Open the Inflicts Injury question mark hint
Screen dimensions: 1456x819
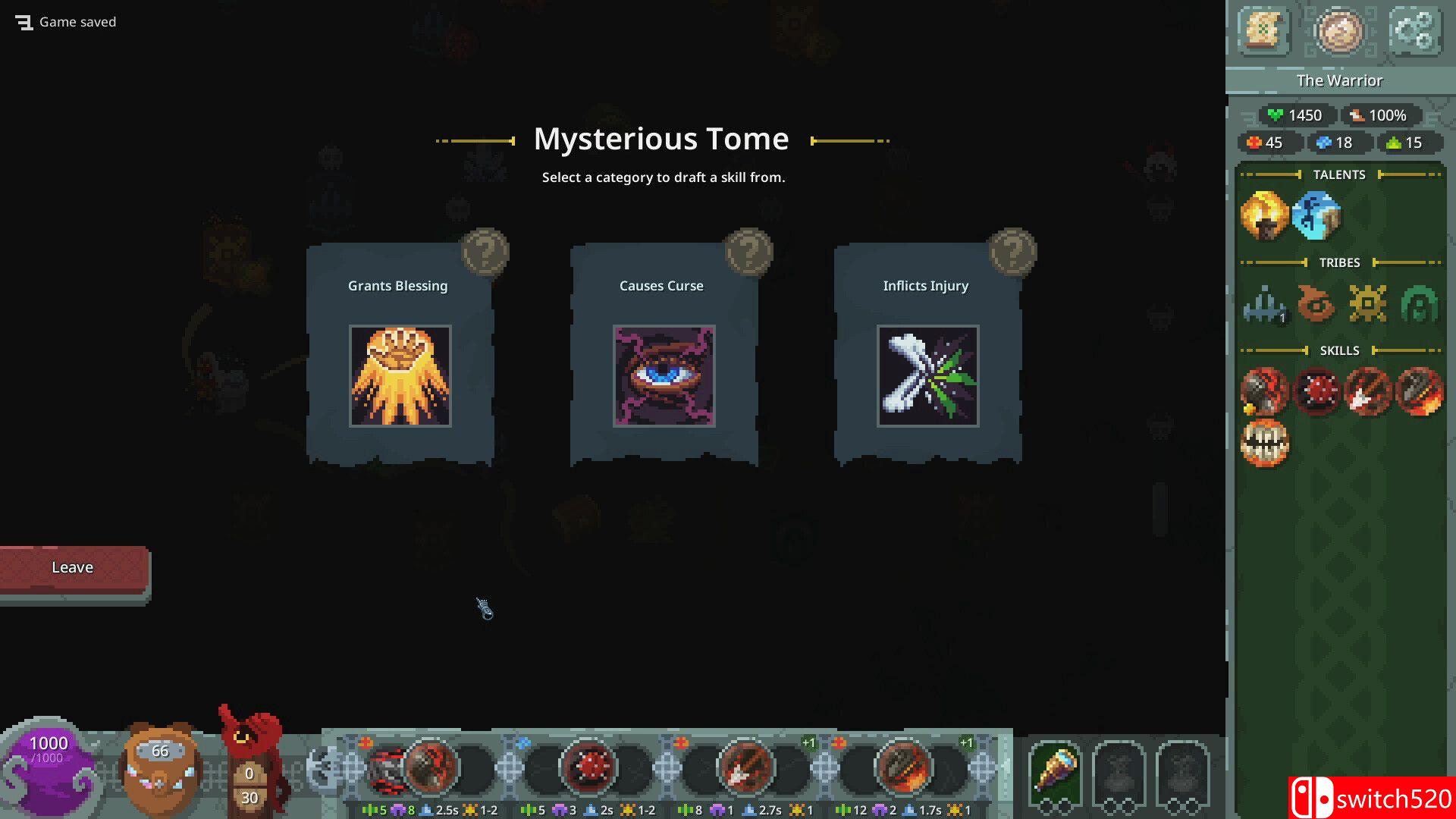(x=1012, y=251)
